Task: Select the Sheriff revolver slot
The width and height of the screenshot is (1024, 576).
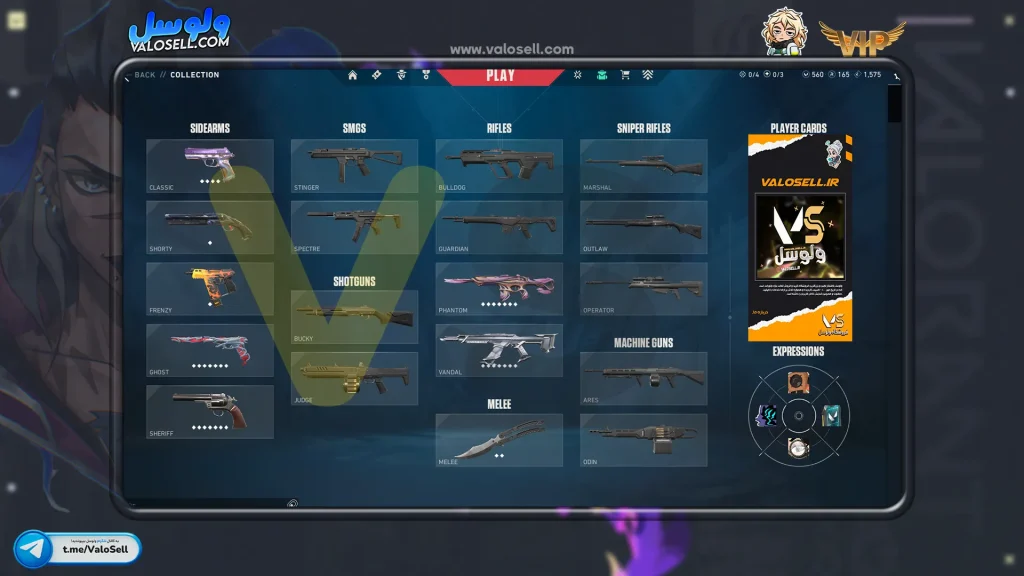Action: click(210, 412)
